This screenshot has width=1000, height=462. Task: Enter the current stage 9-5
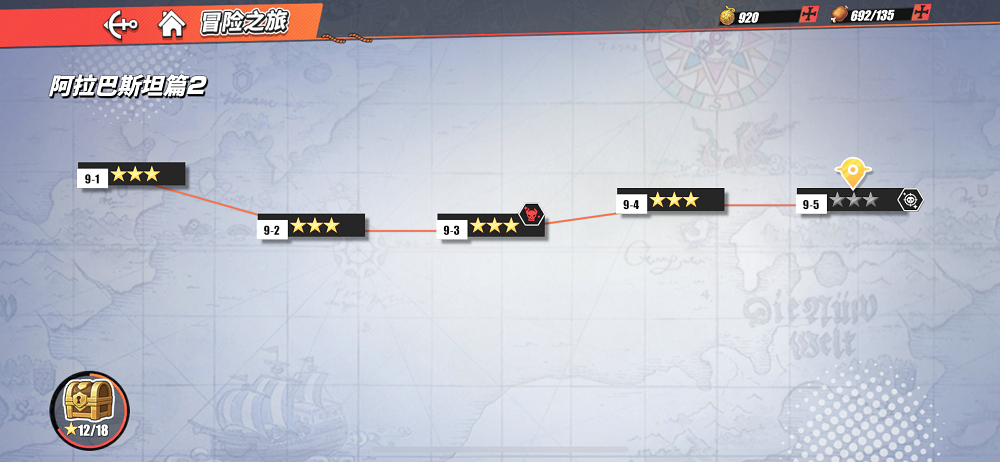852,201
